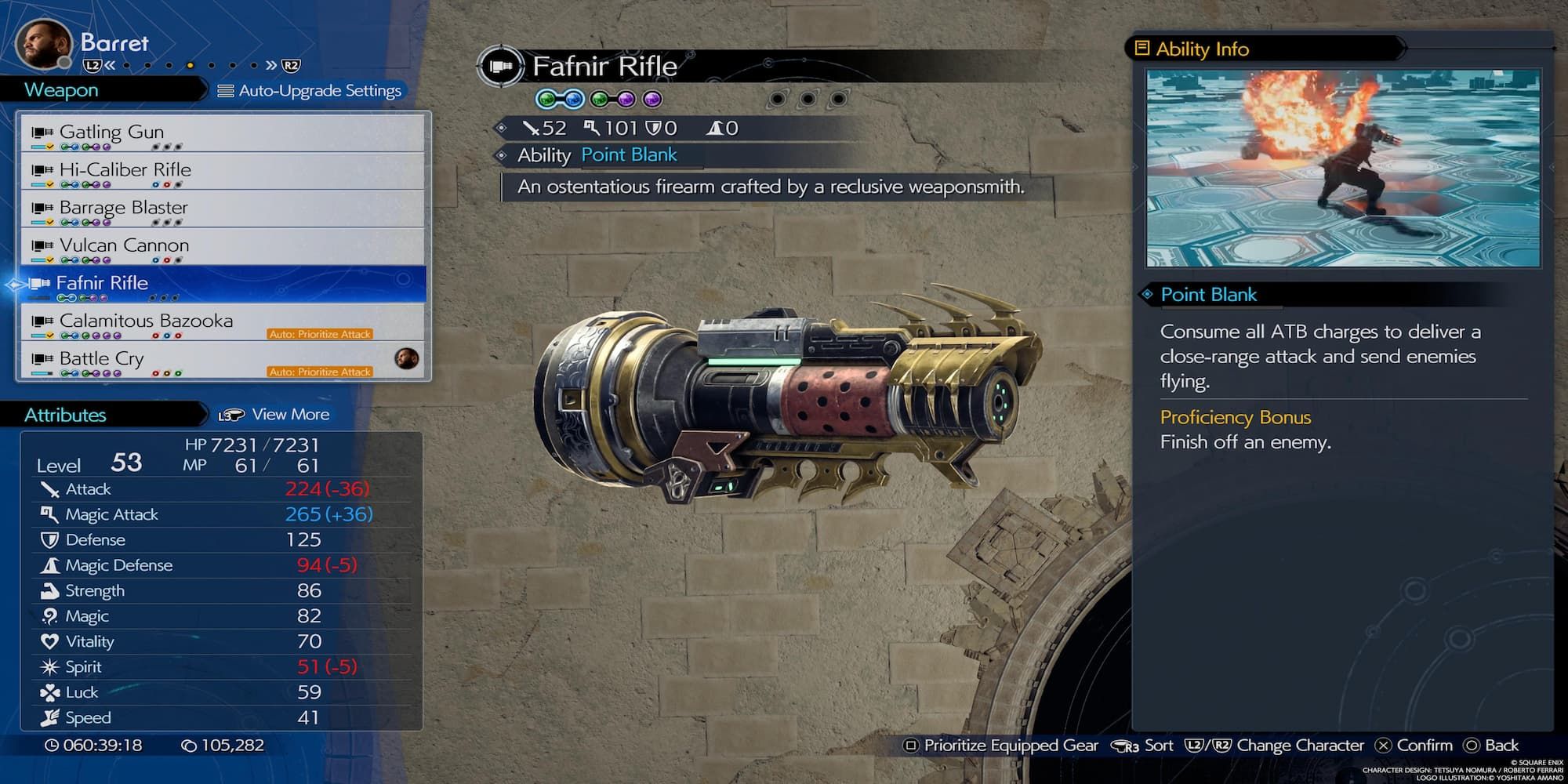Choose the Hi-Caliber Rifle entry
The height and width of the screenshot is (784, 1568).
[223, 170]
